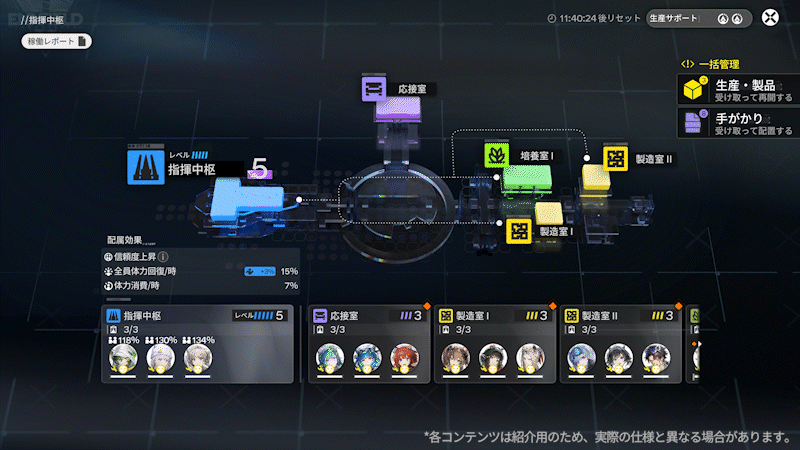Select the 培養室 I room icon
This screenshot has height=450, width=800.
[x=498, y=156]
